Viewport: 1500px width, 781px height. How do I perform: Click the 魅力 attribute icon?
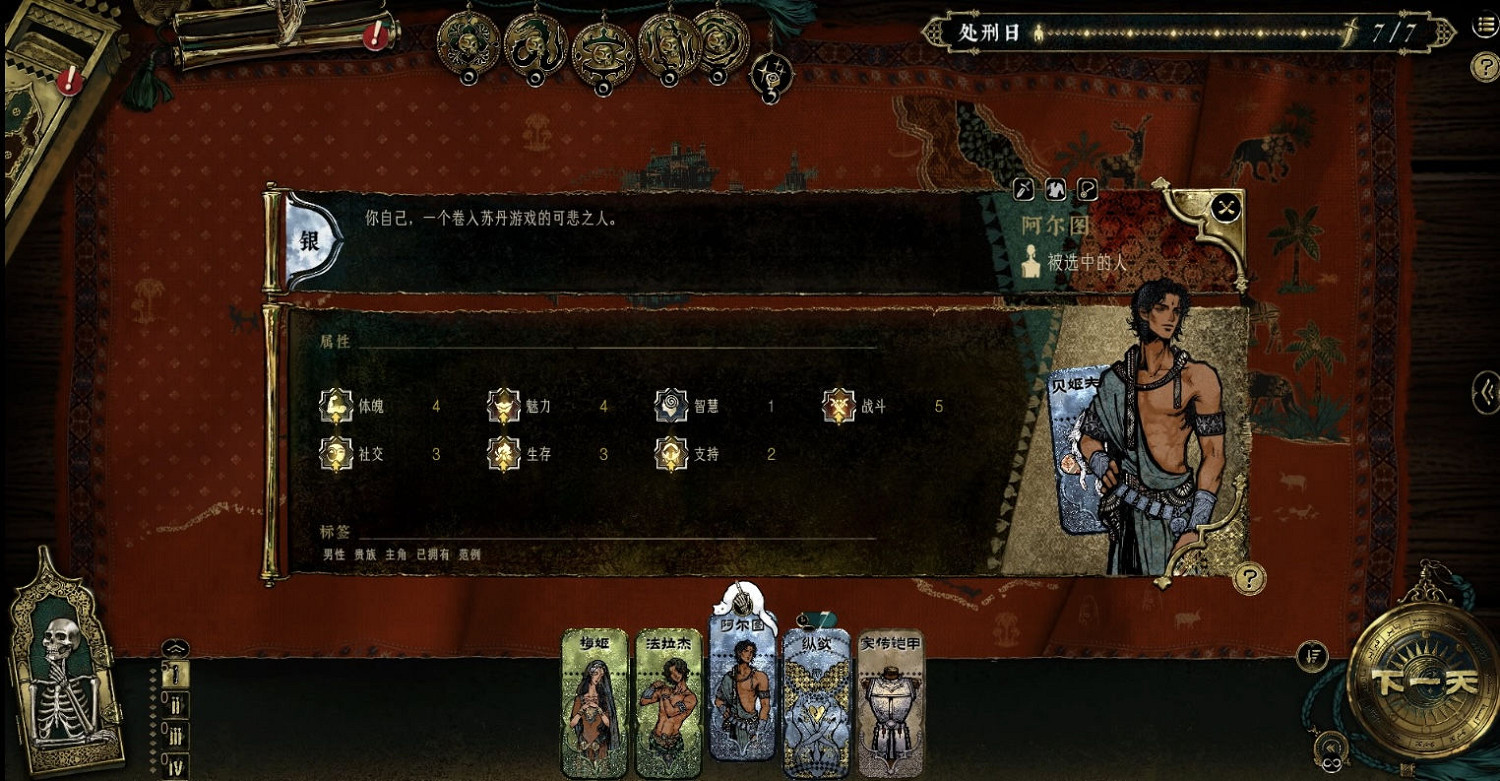tap(503, 406)
